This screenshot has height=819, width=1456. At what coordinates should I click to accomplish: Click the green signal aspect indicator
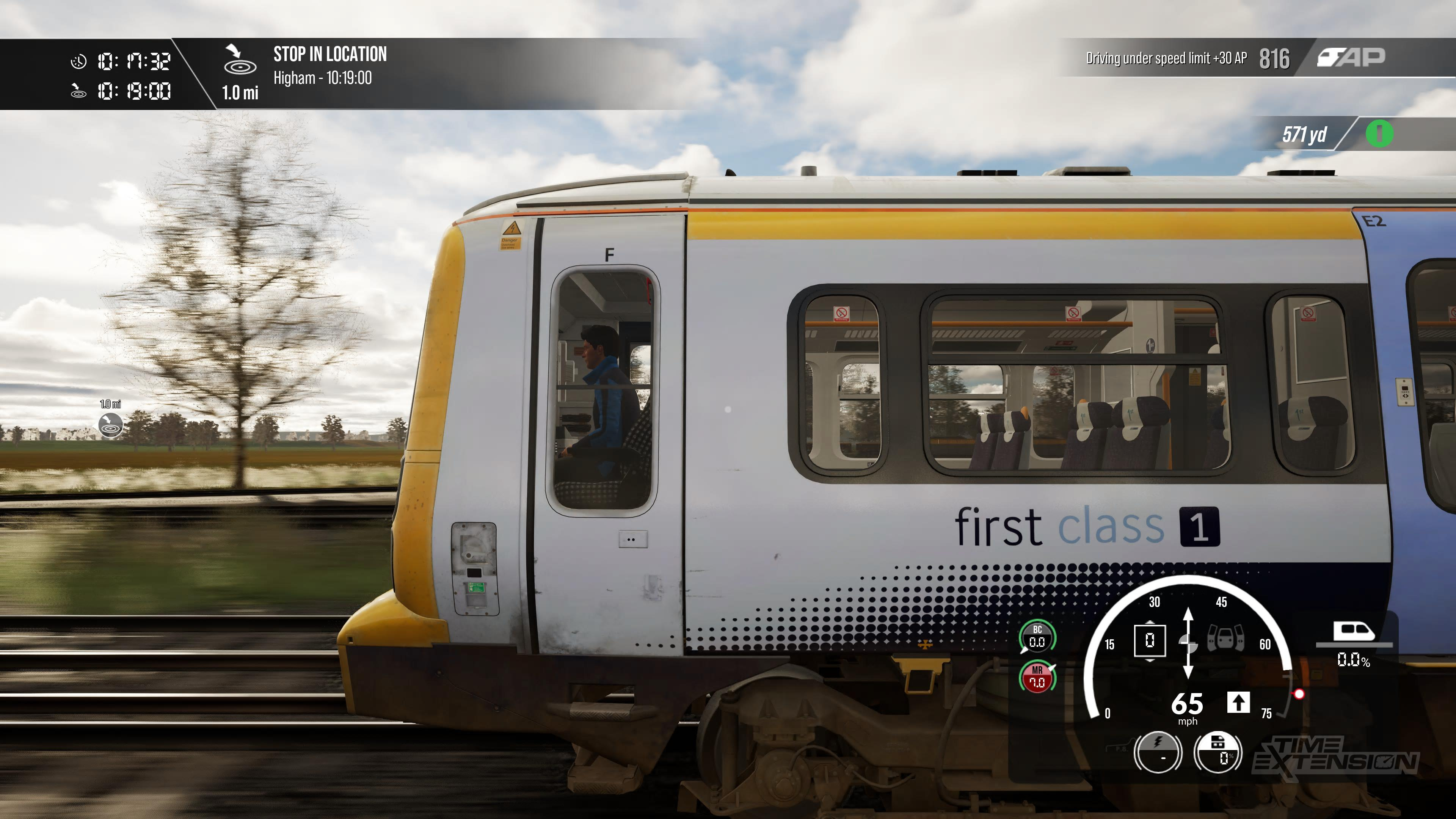coord(1379,134)
